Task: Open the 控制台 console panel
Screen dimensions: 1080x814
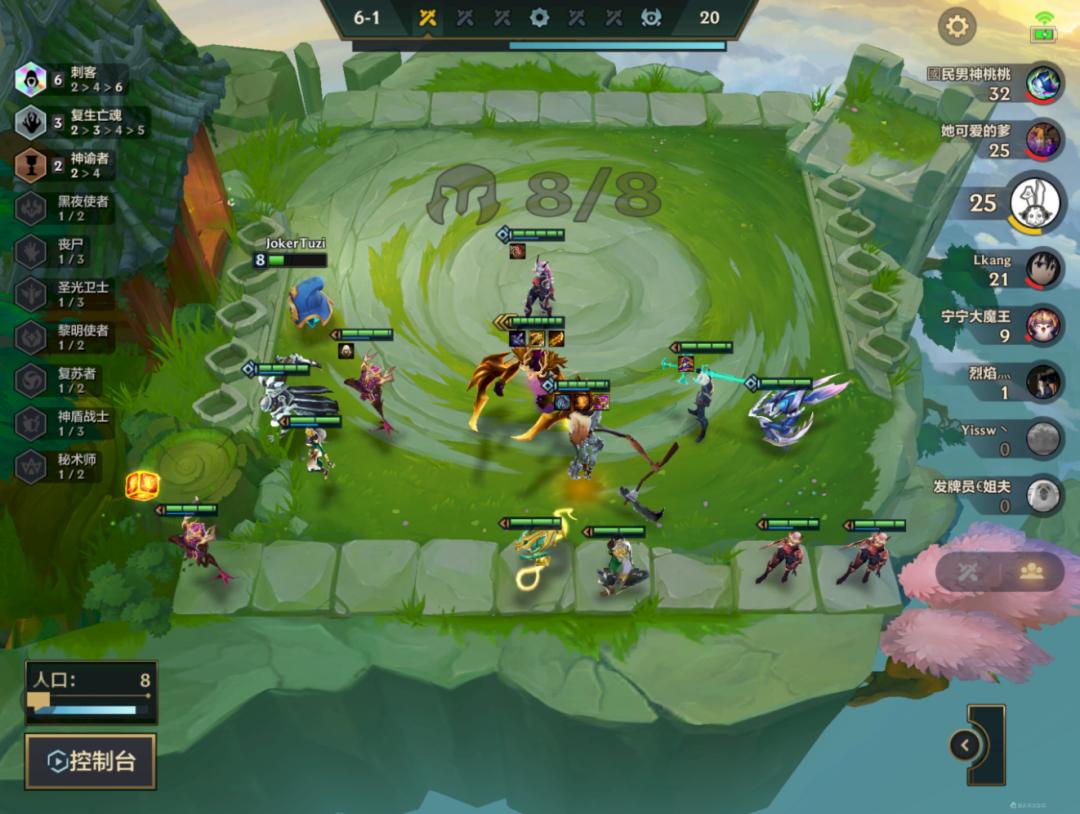Action: pos(90,761)
